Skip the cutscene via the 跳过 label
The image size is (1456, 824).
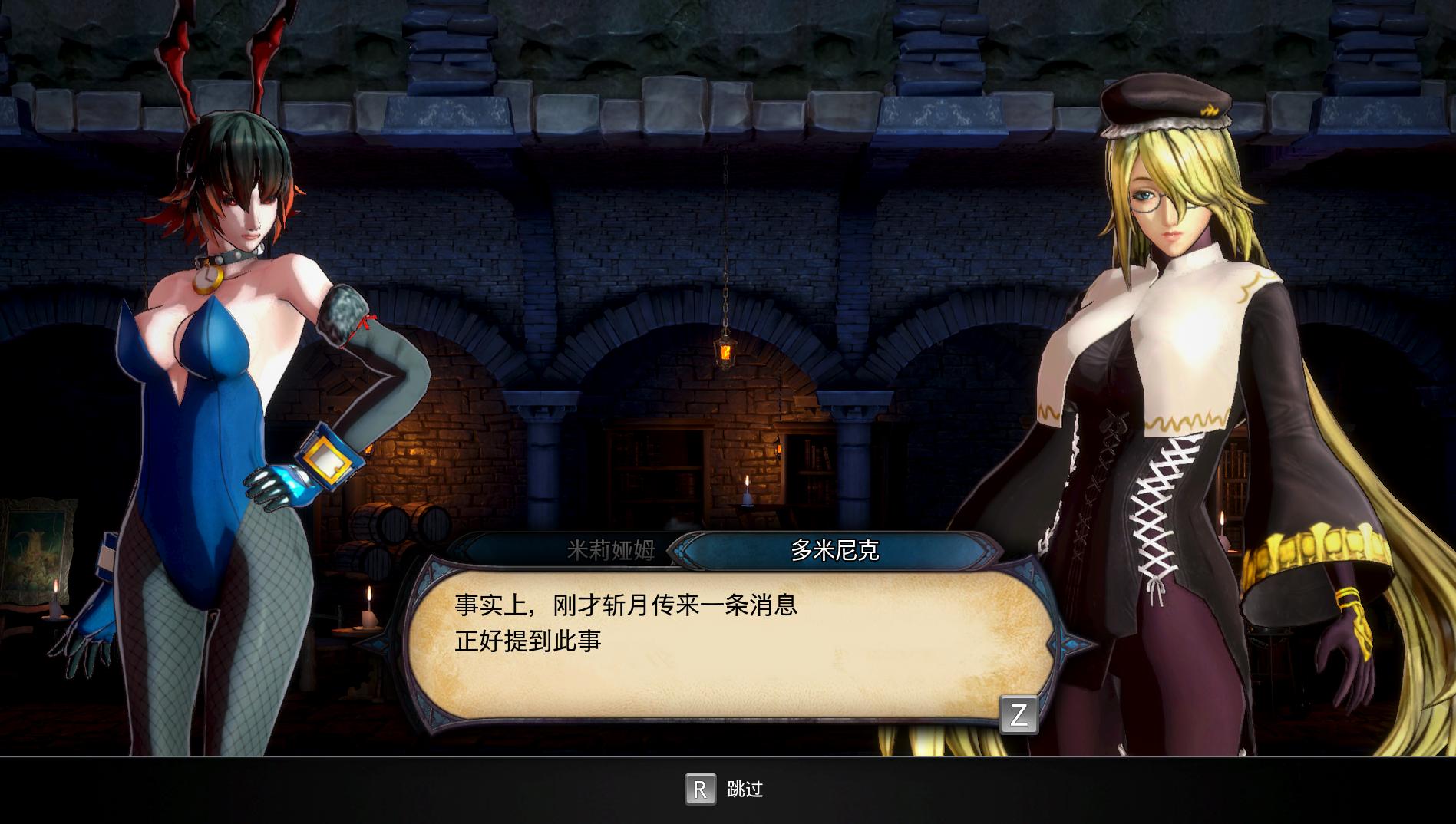[744, 789]
